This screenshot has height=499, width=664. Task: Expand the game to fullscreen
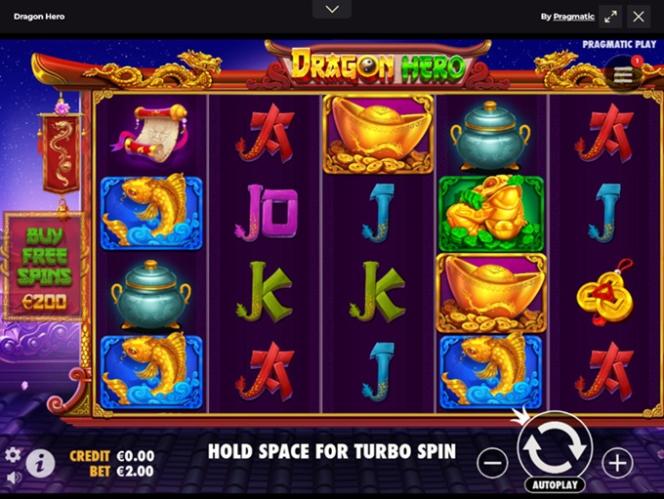[610, 16]
